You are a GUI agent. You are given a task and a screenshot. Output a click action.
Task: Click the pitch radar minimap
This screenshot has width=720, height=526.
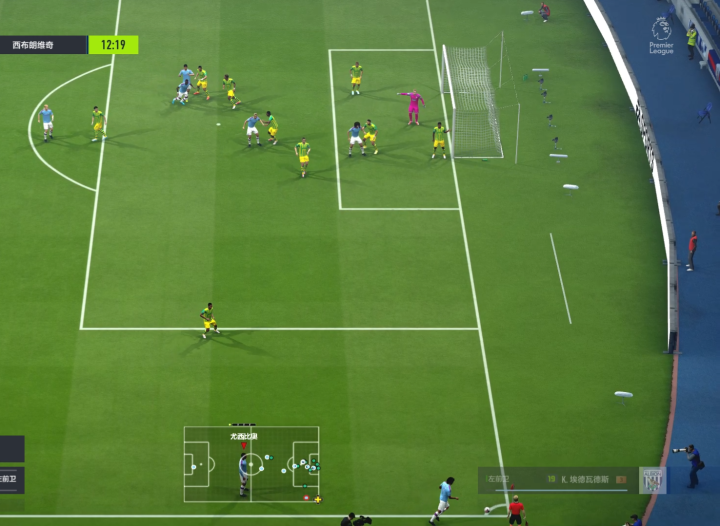pos(251,464)
